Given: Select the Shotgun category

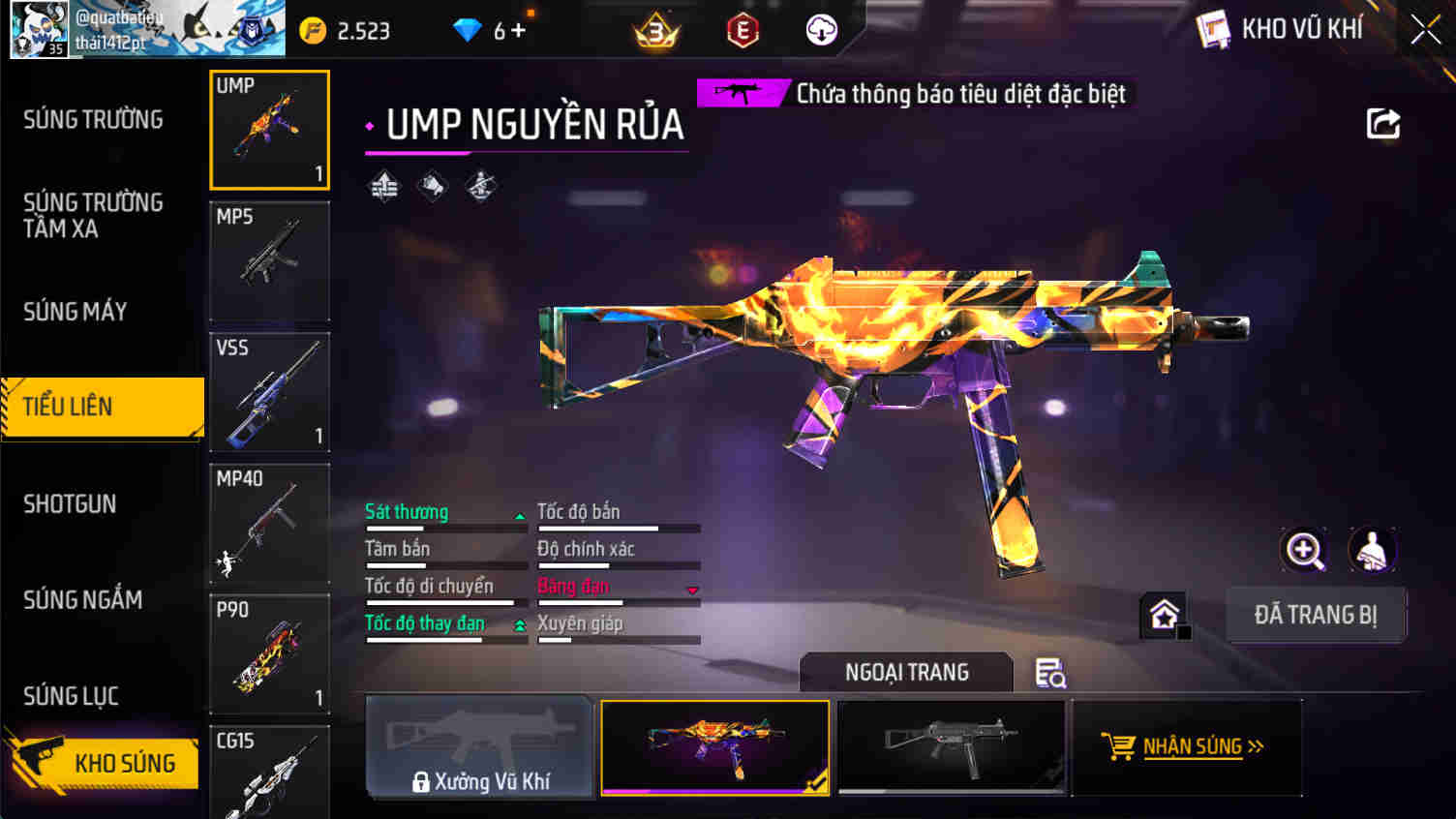Looking at the screenshot, I should 70,504.
